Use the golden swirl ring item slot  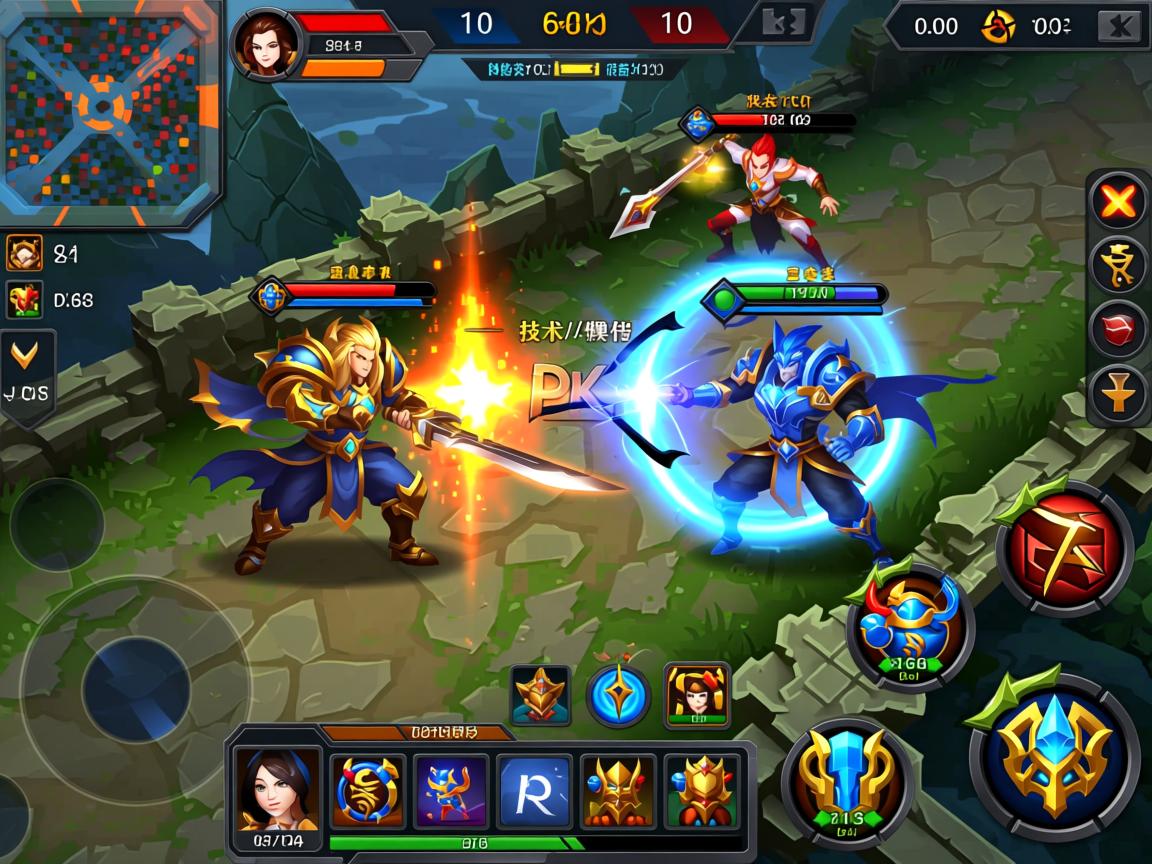(x=368, y=789)
